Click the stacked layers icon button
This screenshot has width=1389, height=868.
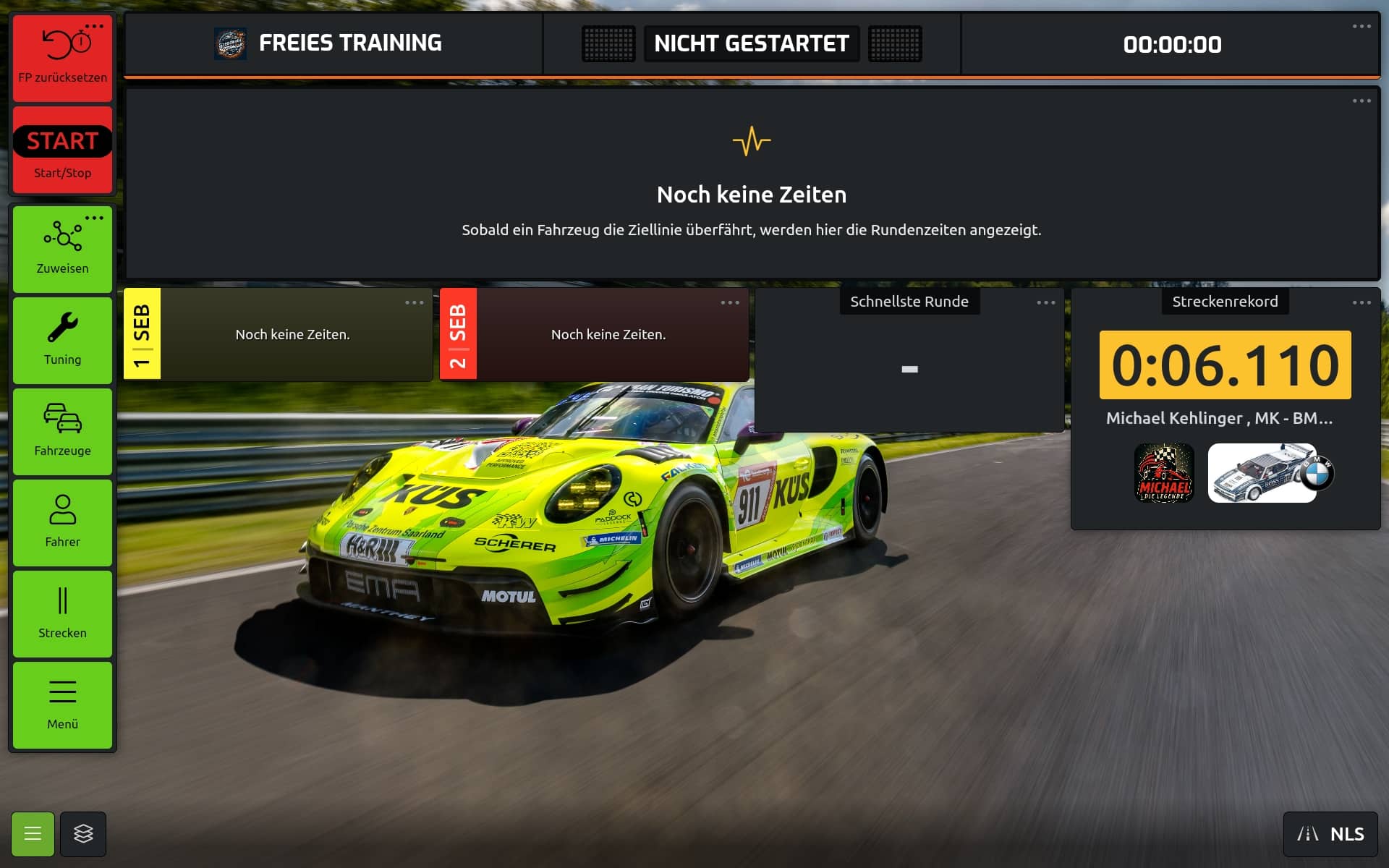point(83,834)
